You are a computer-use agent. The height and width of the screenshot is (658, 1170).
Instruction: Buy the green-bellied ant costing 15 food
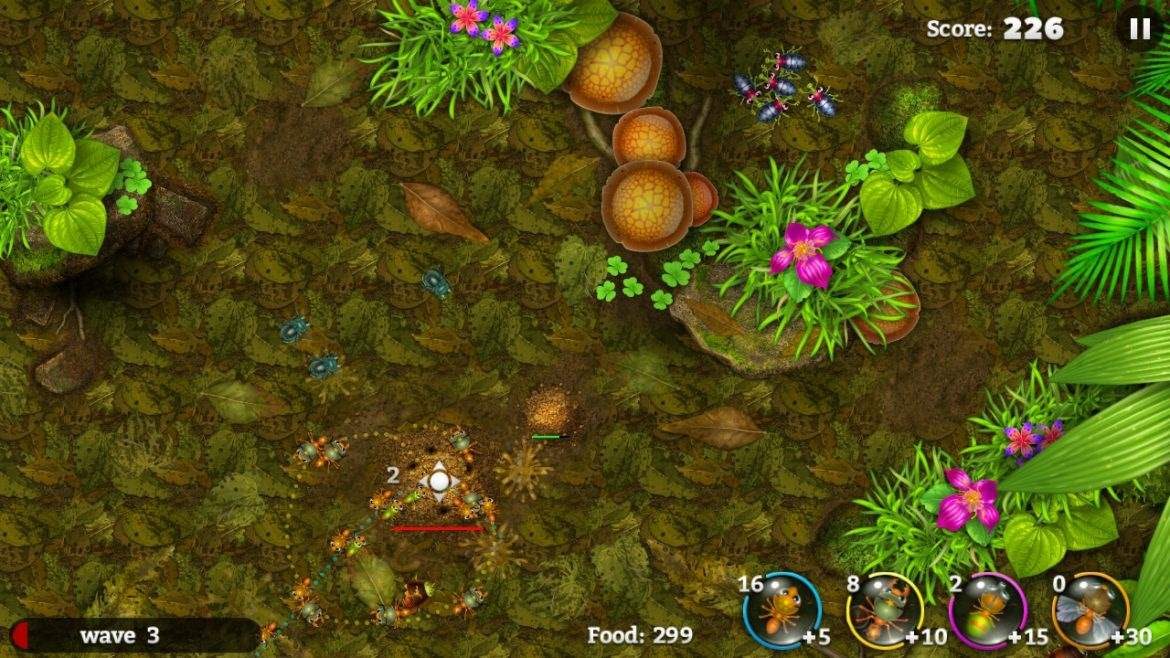tap(985, 611)
